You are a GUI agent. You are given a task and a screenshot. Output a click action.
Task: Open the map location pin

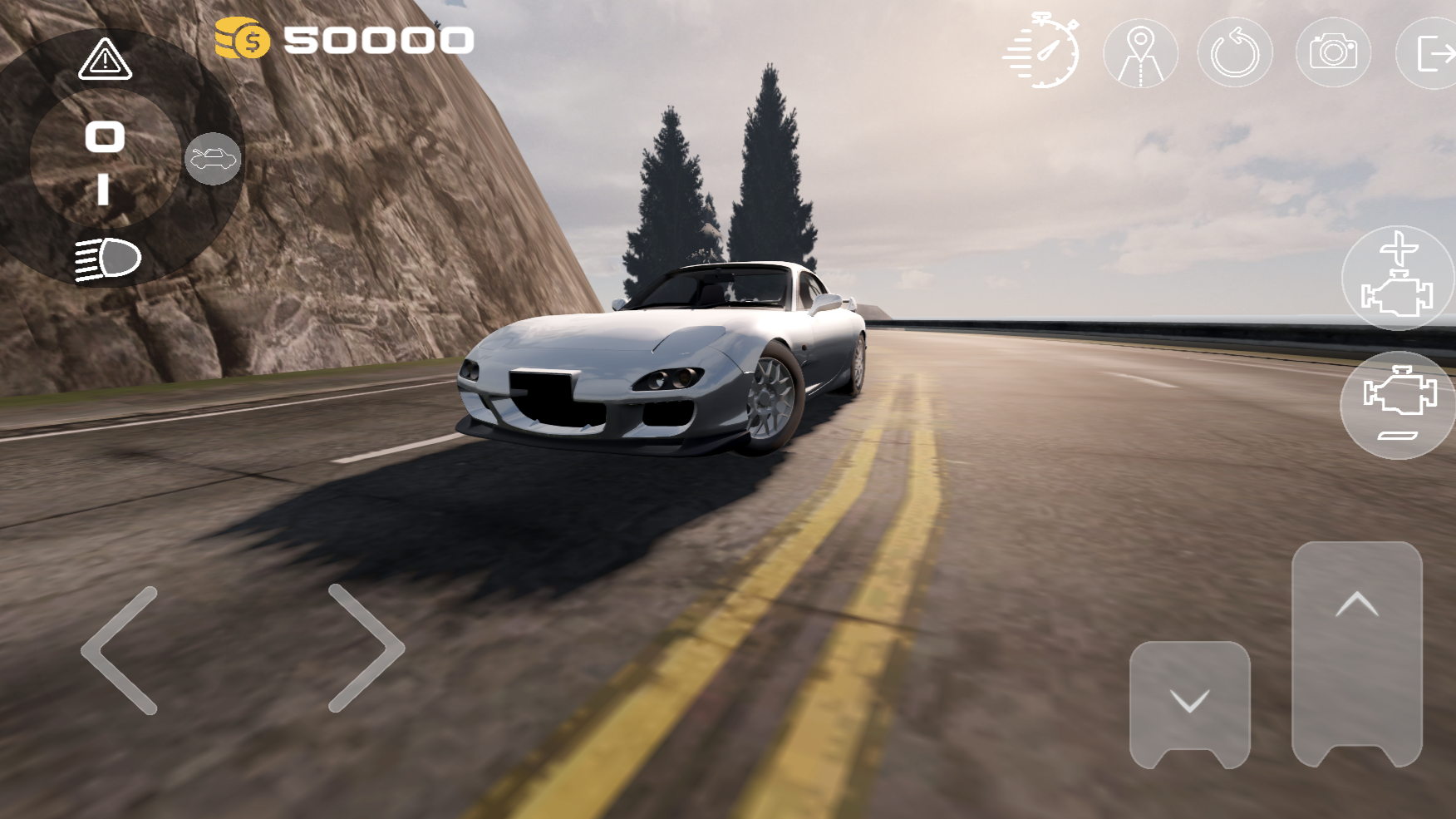pos(1140,54)
